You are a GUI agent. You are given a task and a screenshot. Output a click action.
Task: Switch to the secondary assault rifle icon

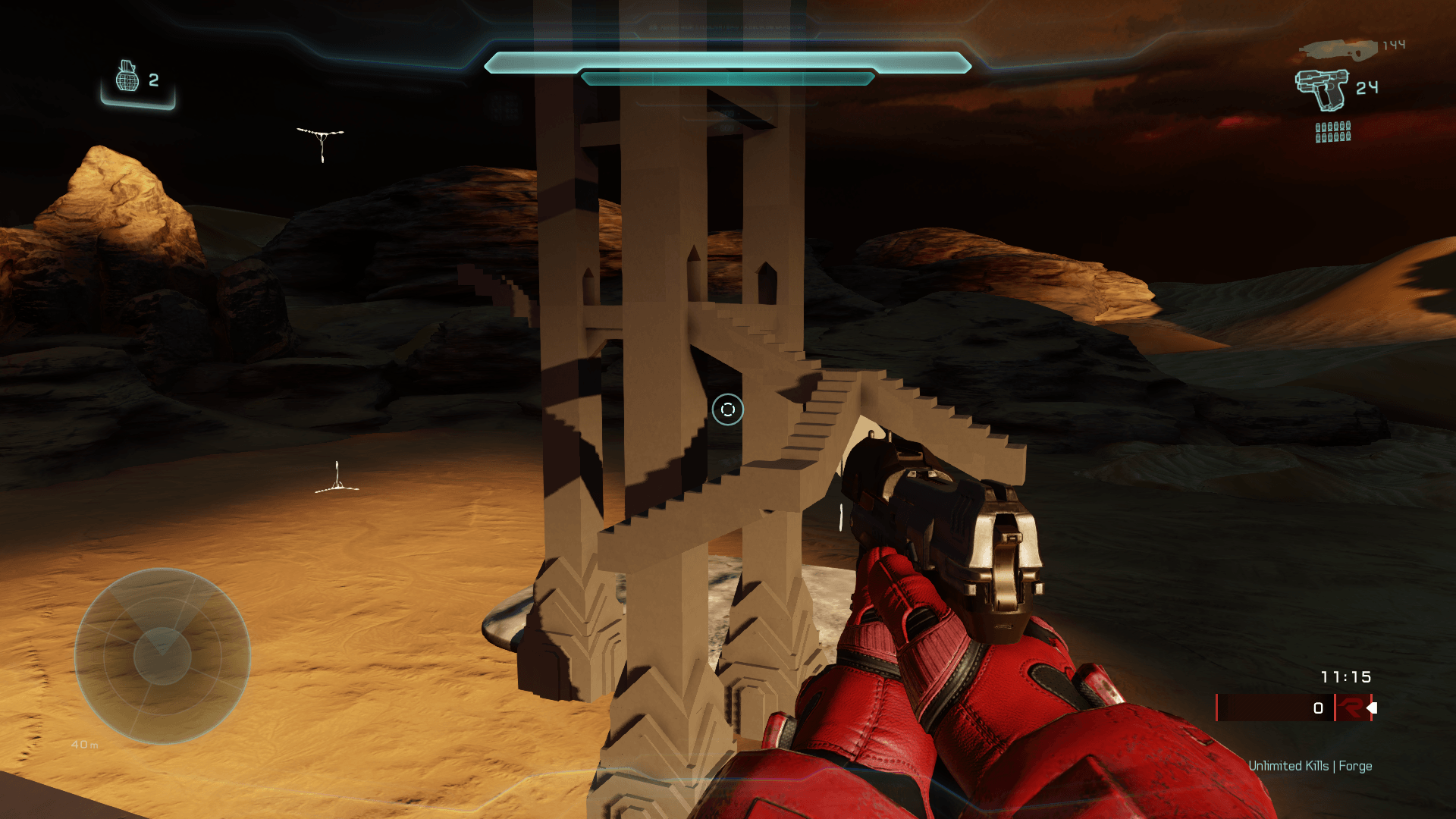pyautogui.click(x=1338, y=50)
